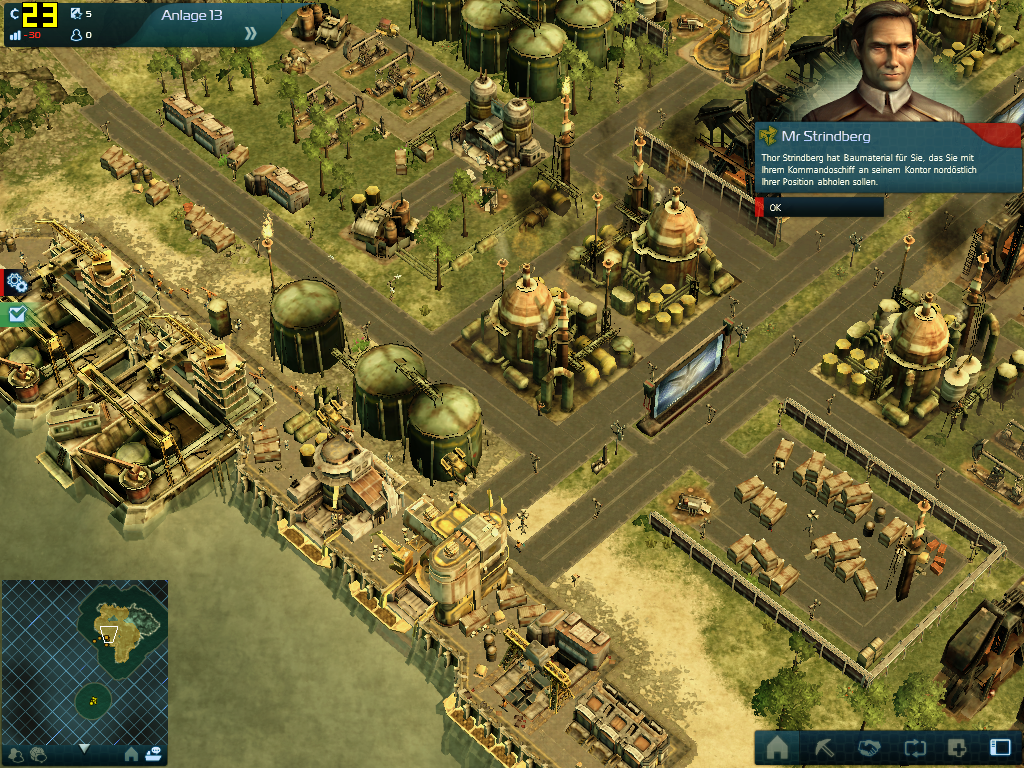
Task: Expand the Anlage 13 island panel arrows
Action: point(250,33)
